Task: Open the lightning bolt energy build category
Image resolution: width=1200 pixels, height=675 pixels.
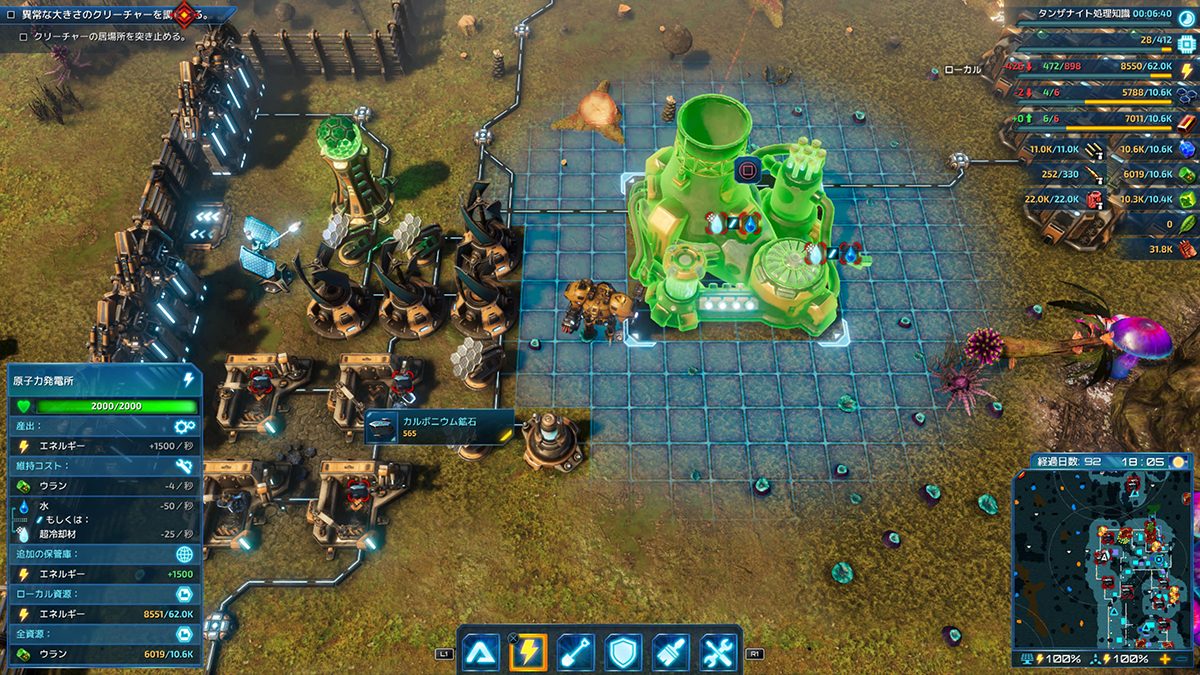Action: tap(528, 652)
